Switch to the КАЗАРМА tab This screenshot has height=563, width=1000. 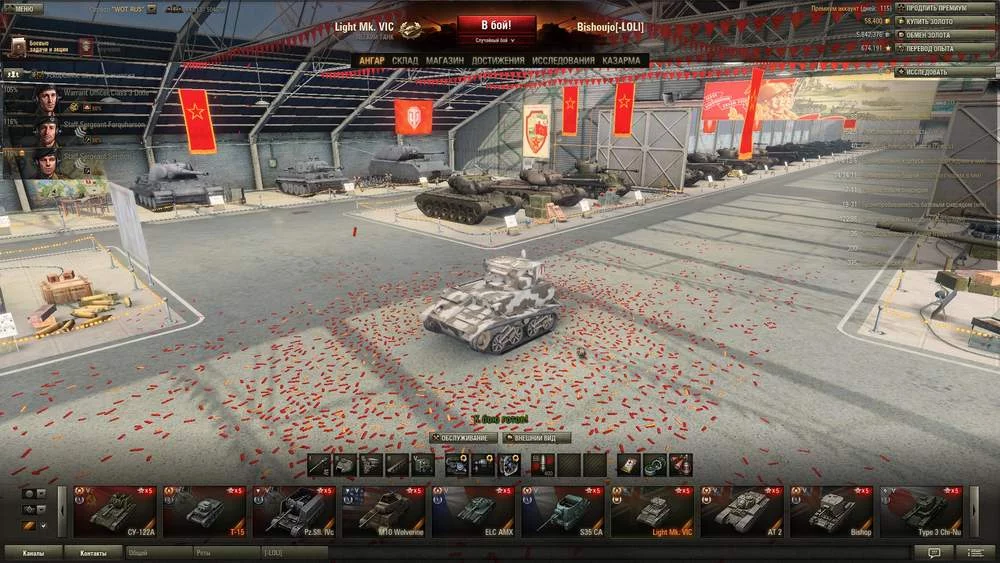[624, 61]
